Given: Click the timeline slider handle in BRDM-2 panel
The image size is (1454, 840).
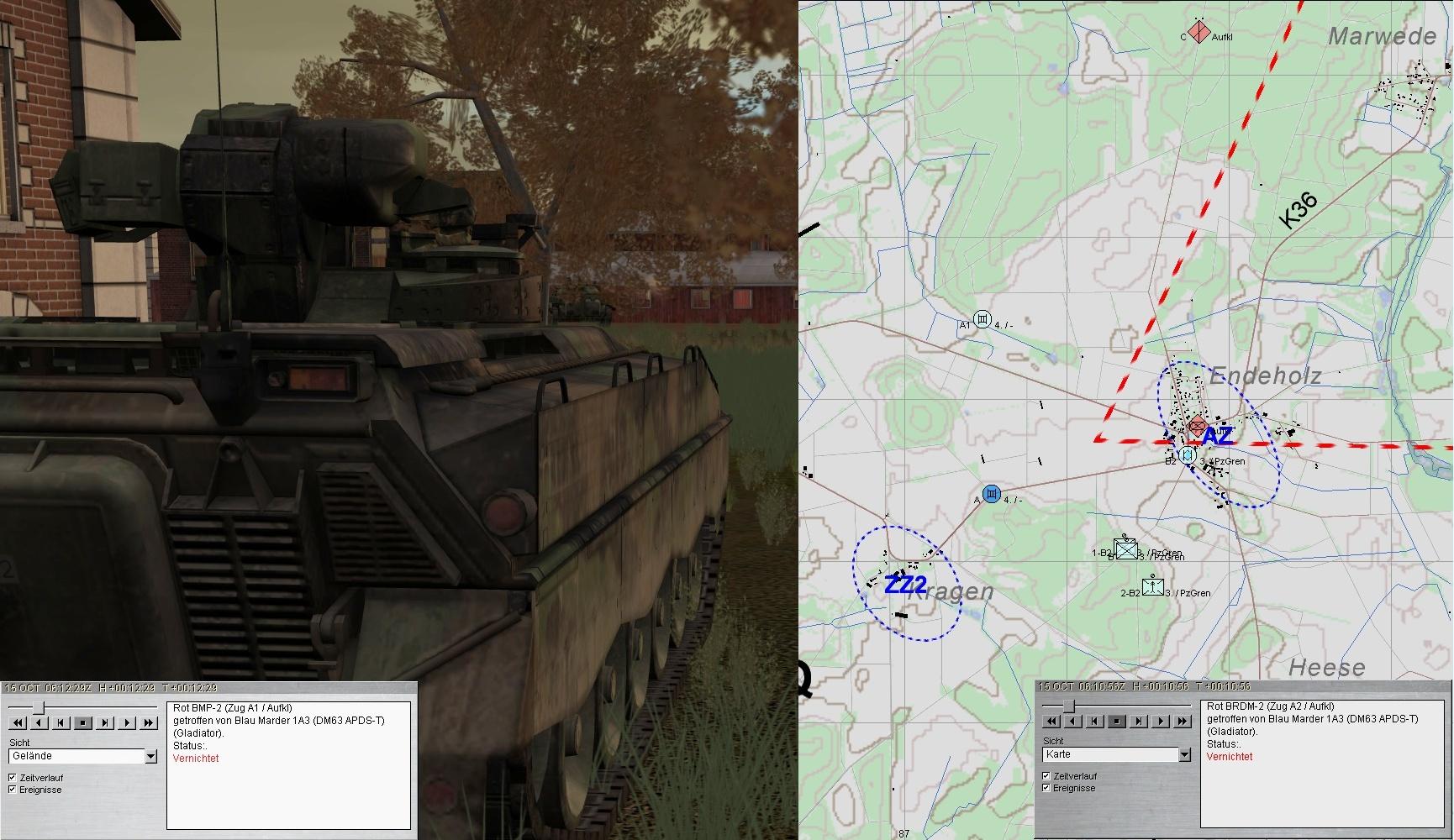Looking at the screenshot, I should (x=1068, y=706).
